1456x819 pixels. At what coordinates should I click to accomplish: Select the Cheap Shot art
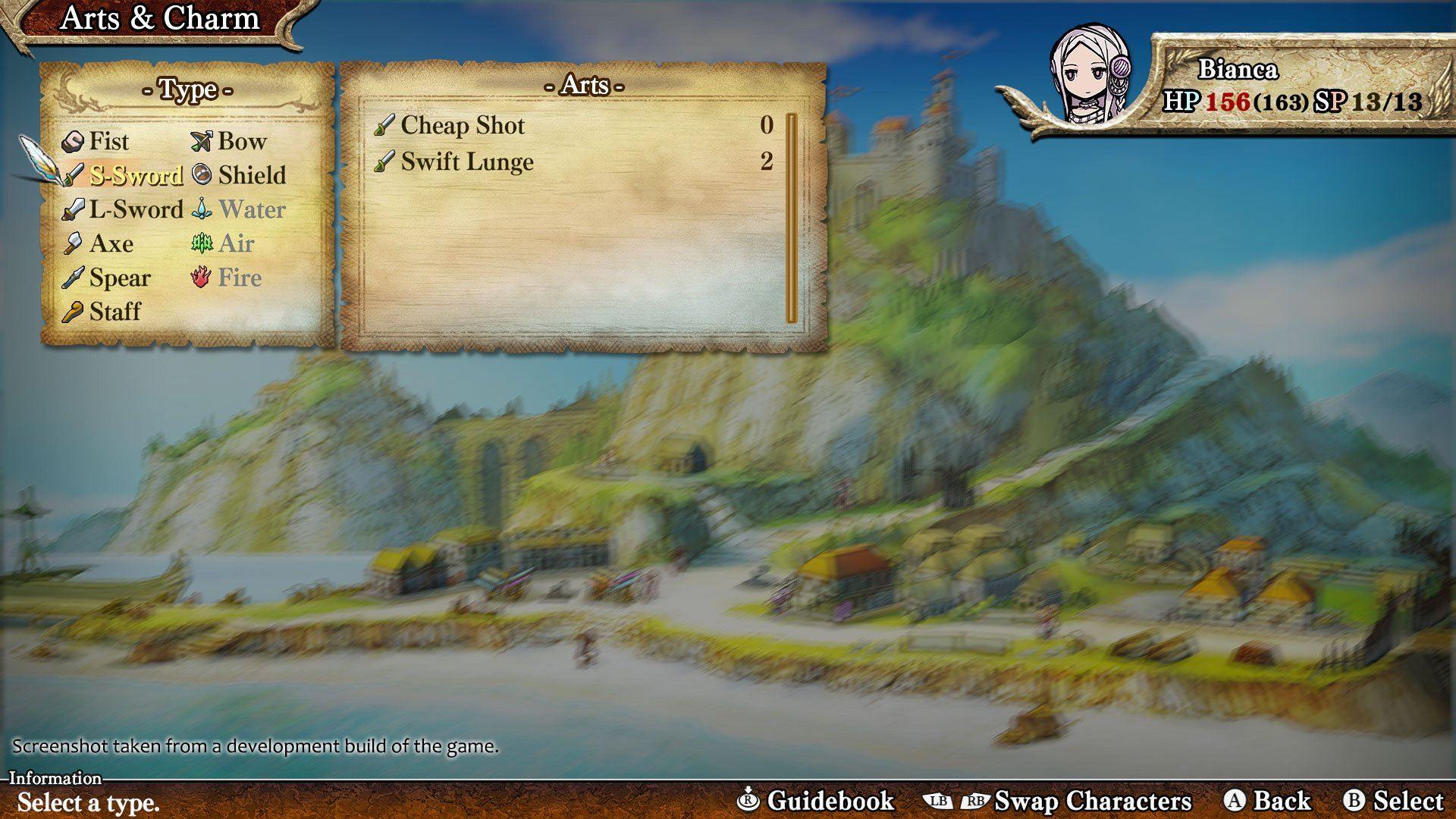[x=463, y=125]
